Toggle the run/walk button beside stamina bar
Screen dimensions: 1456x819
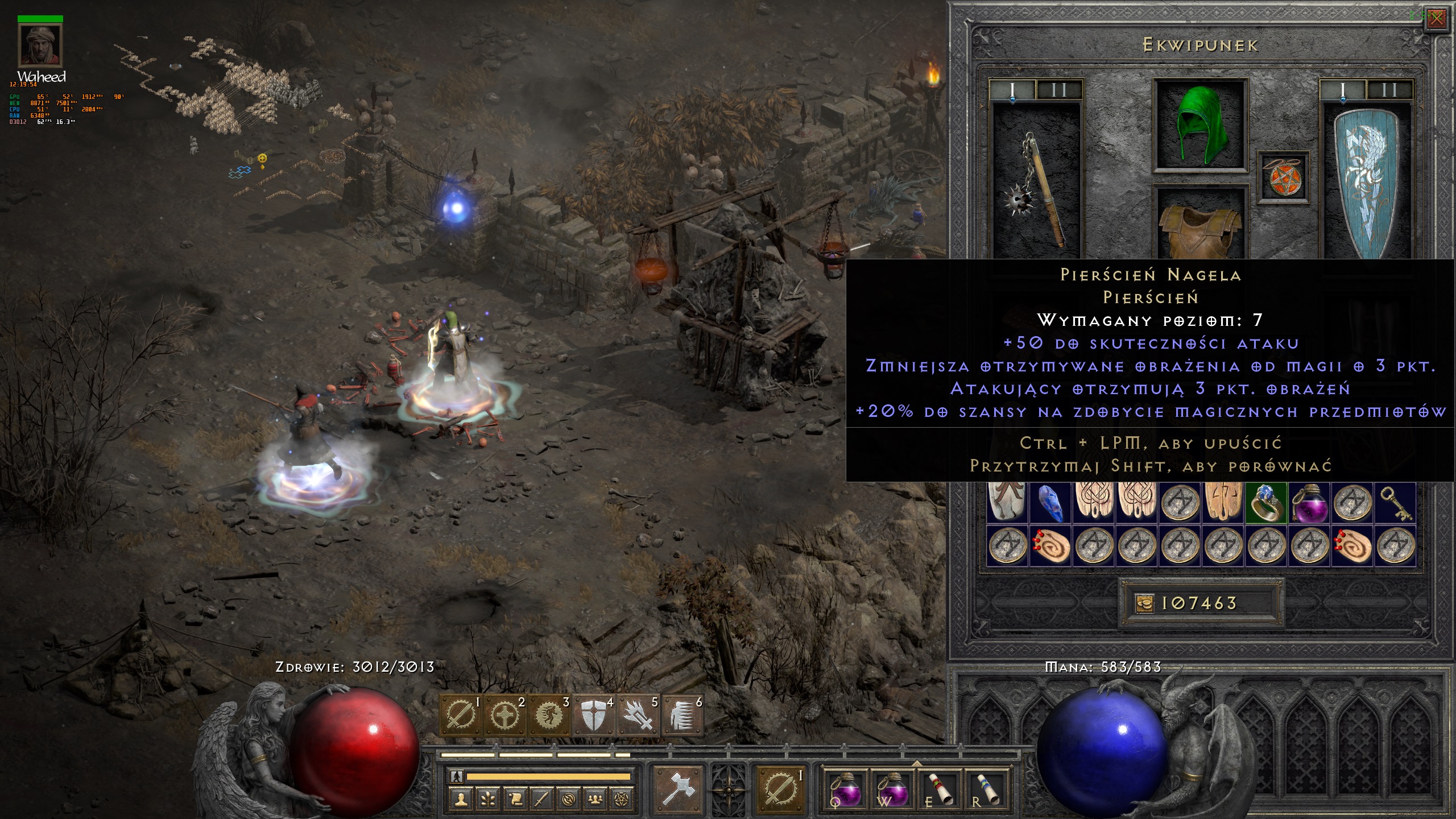tap(456, 776)
